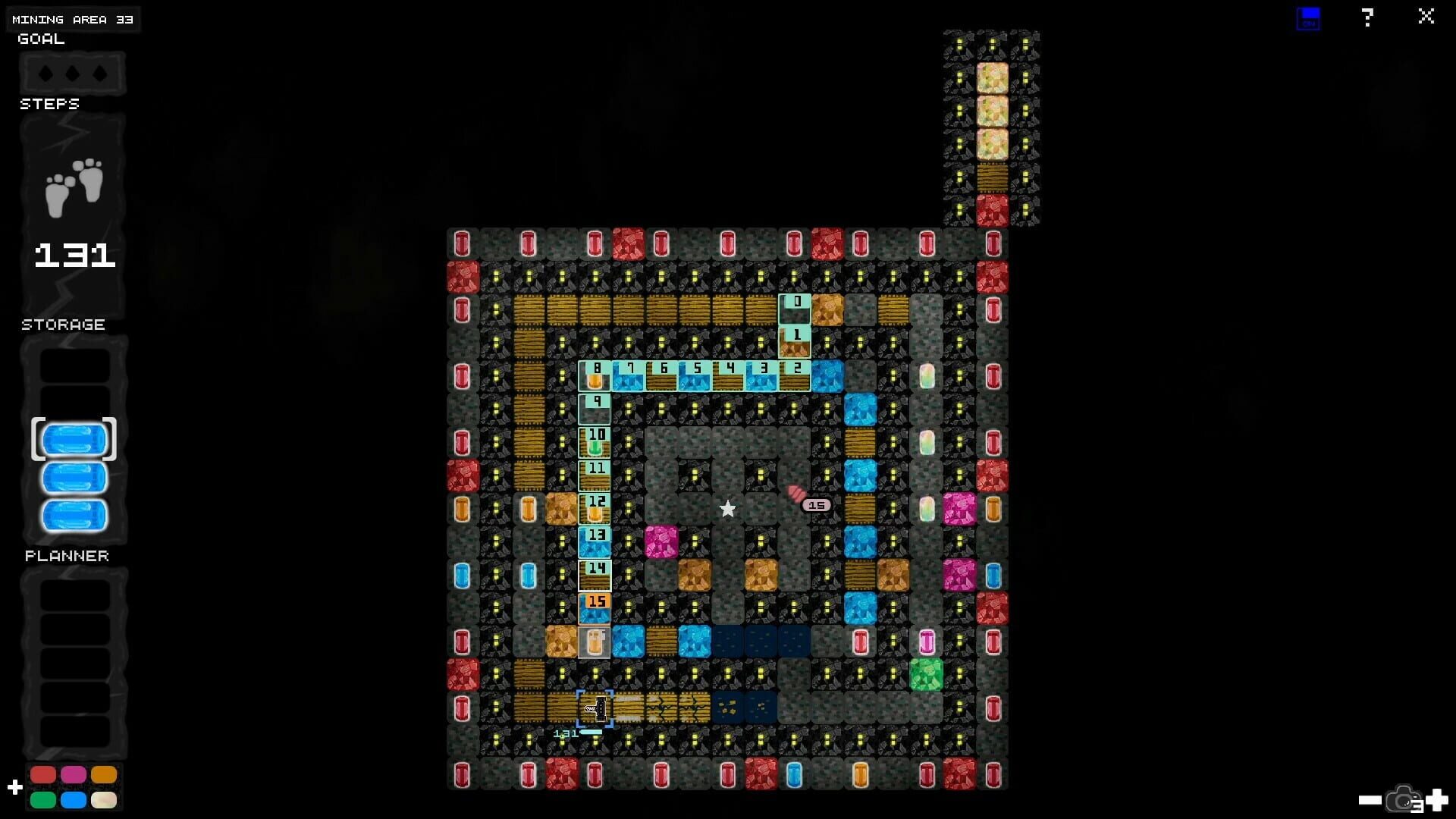Click the MINING AREA 33 title label

coord(73,19)
